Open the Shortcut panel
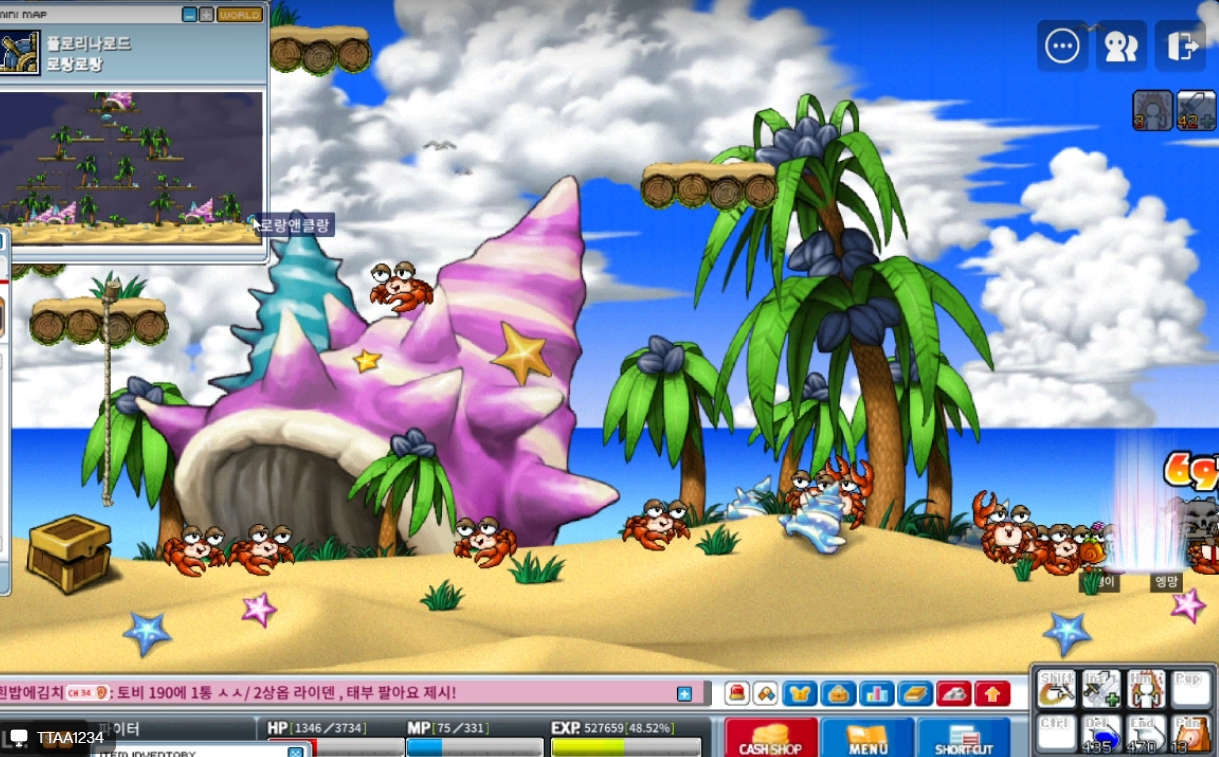The height and width of the screenshot is (757, 1219). coord(963,737)
